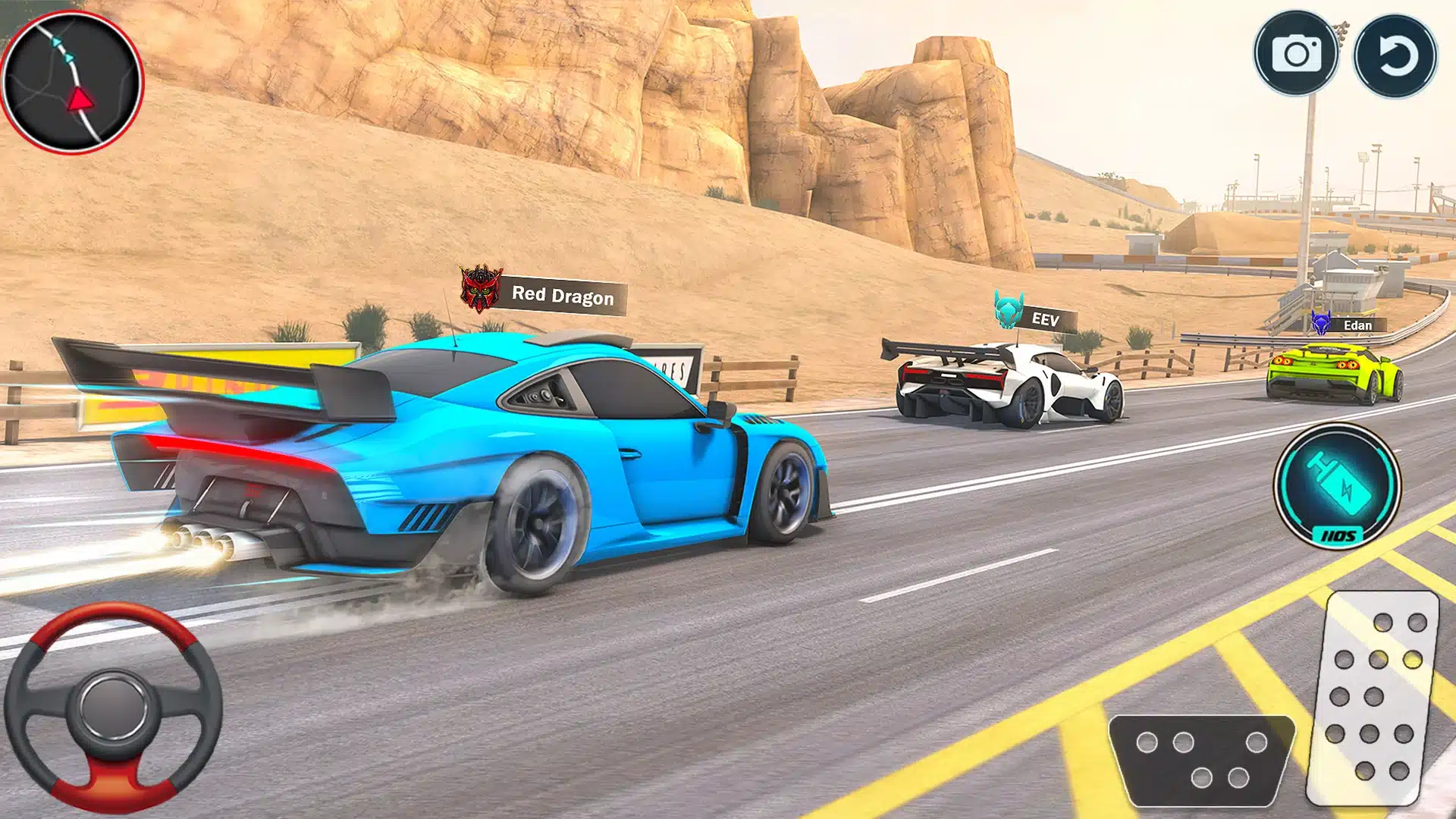Activate the nitro boost bottle
The width and height of the screenshot is (1456, 819).
[x=1337, y=485]
